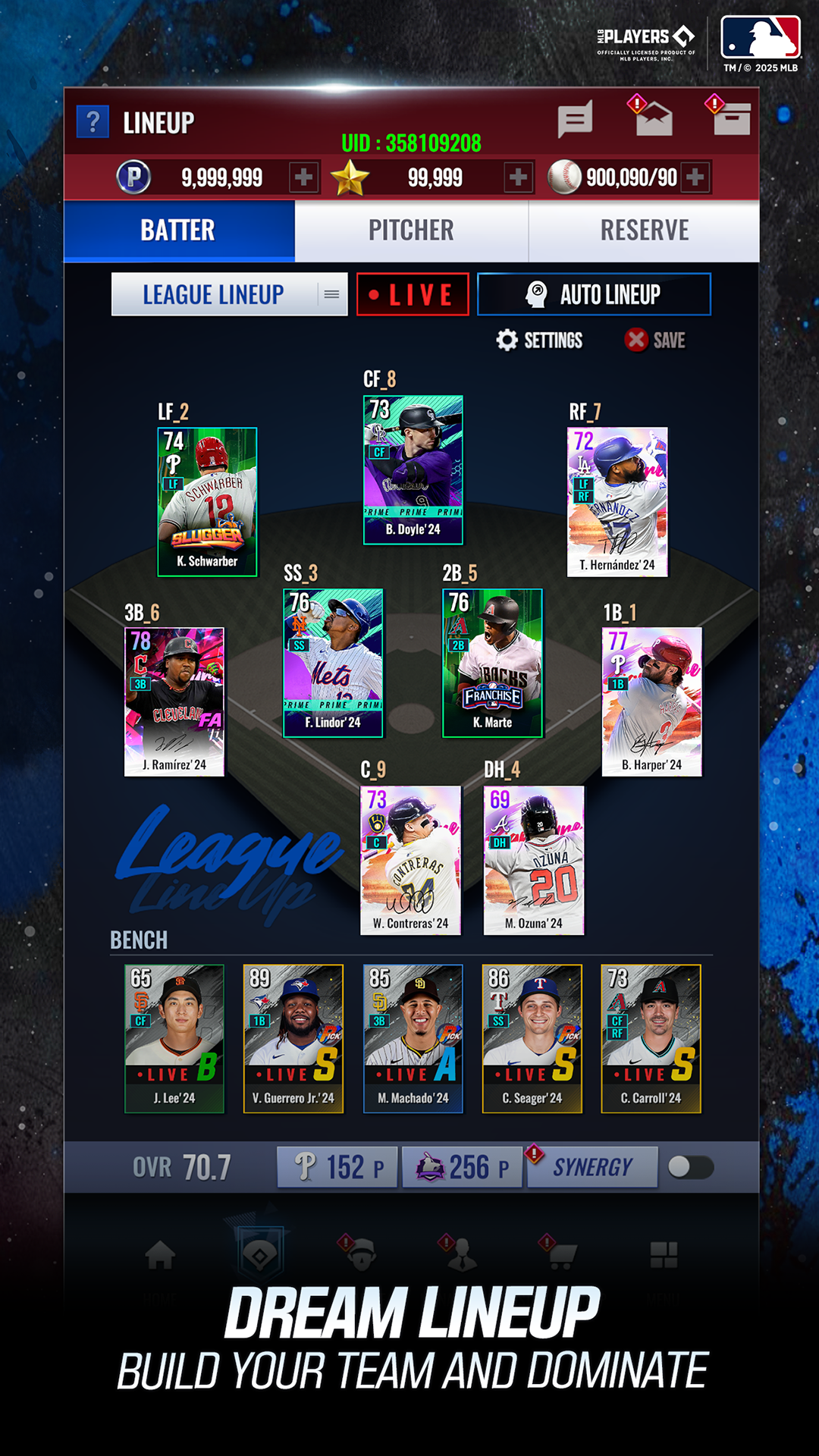Open lineup Settings
Image resolution: width=819 pixels, height=1456 pixels.
pos(539,340)
